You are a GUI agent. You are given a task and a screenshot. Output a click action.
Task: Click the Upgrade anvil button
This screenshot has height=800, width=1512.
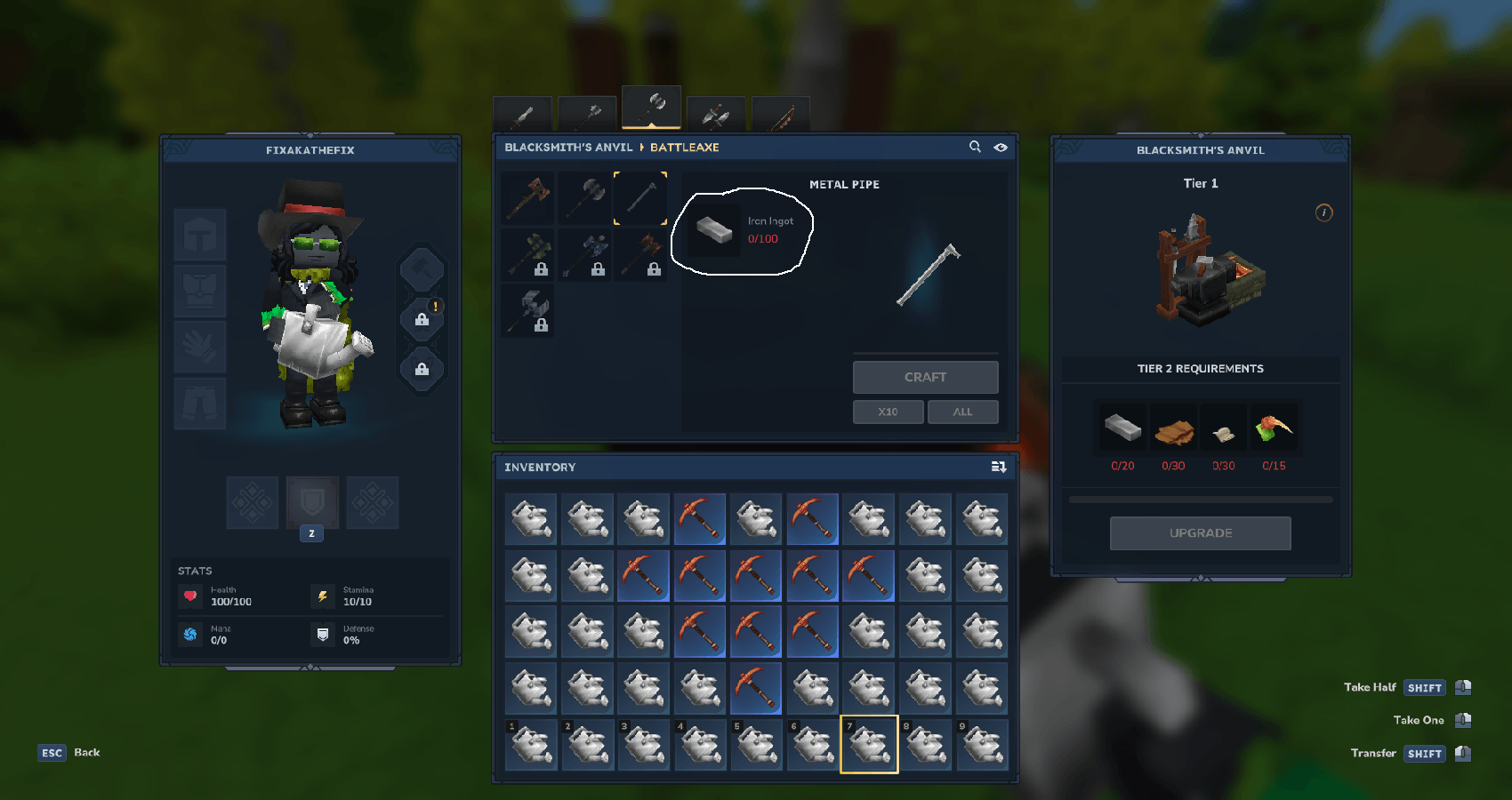tap(1200, 533)
